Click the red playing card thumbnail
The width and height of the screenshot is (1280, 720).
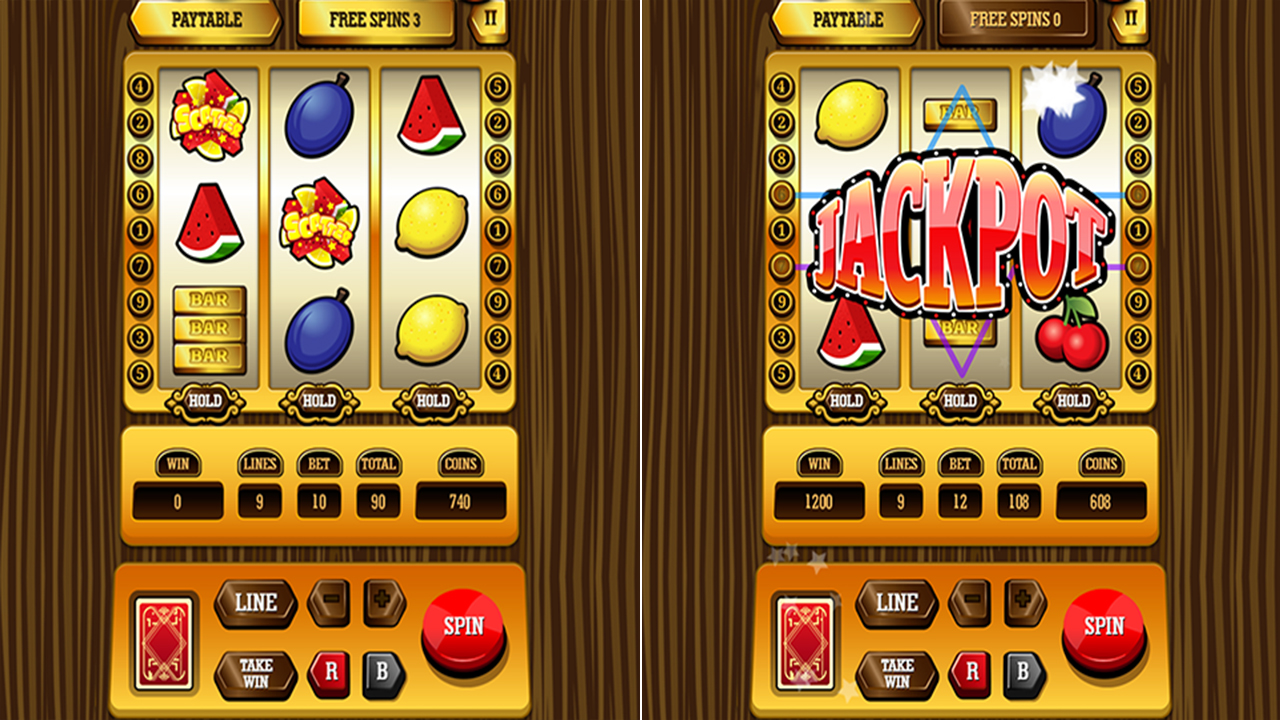tap(163, 640)
